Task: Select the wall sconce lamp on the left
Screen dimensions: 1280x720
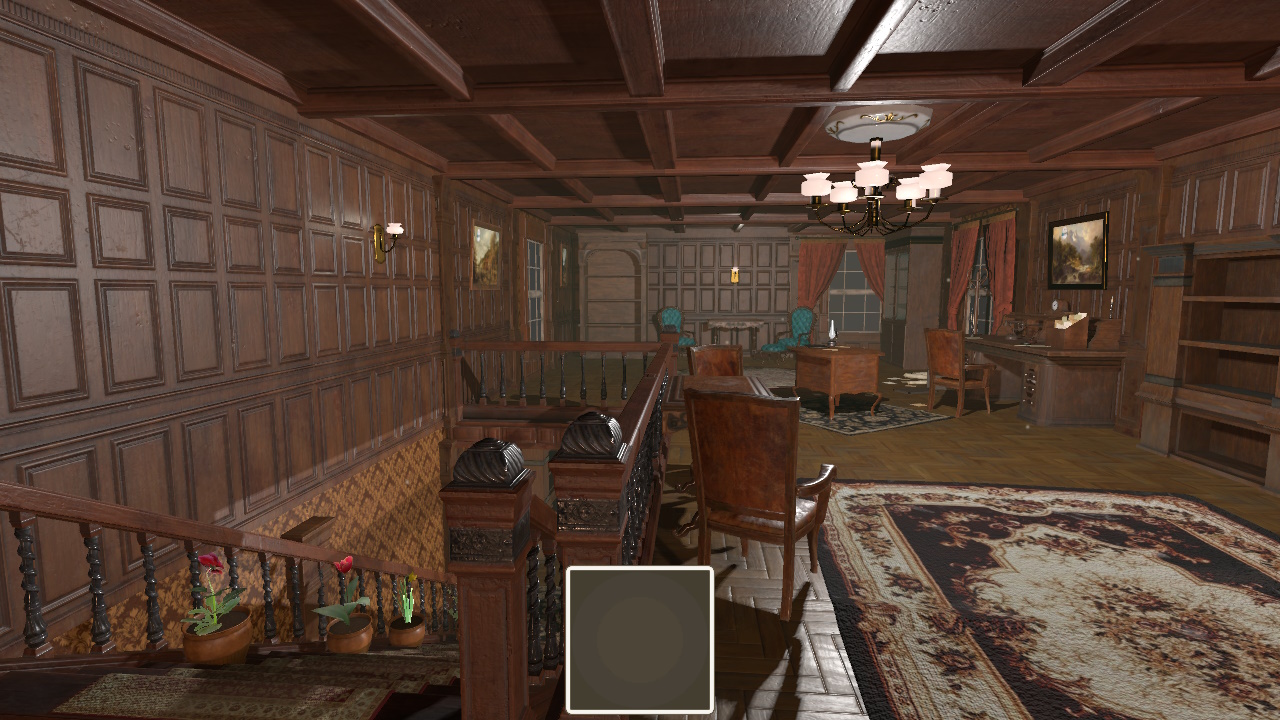Action: (x=390, y=234)
